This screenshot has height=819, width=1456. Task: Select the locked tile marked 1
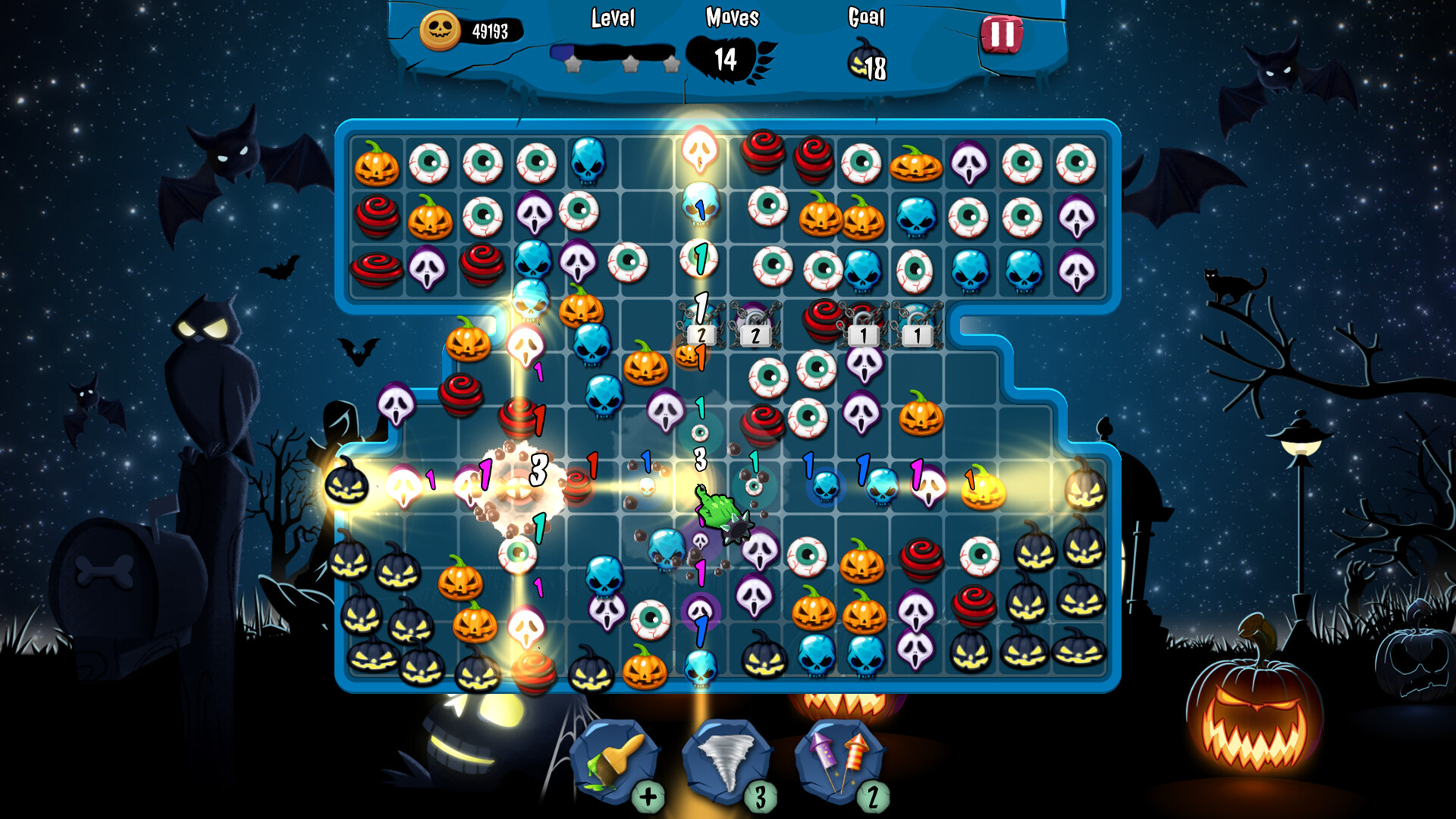[x=863, y=334]
